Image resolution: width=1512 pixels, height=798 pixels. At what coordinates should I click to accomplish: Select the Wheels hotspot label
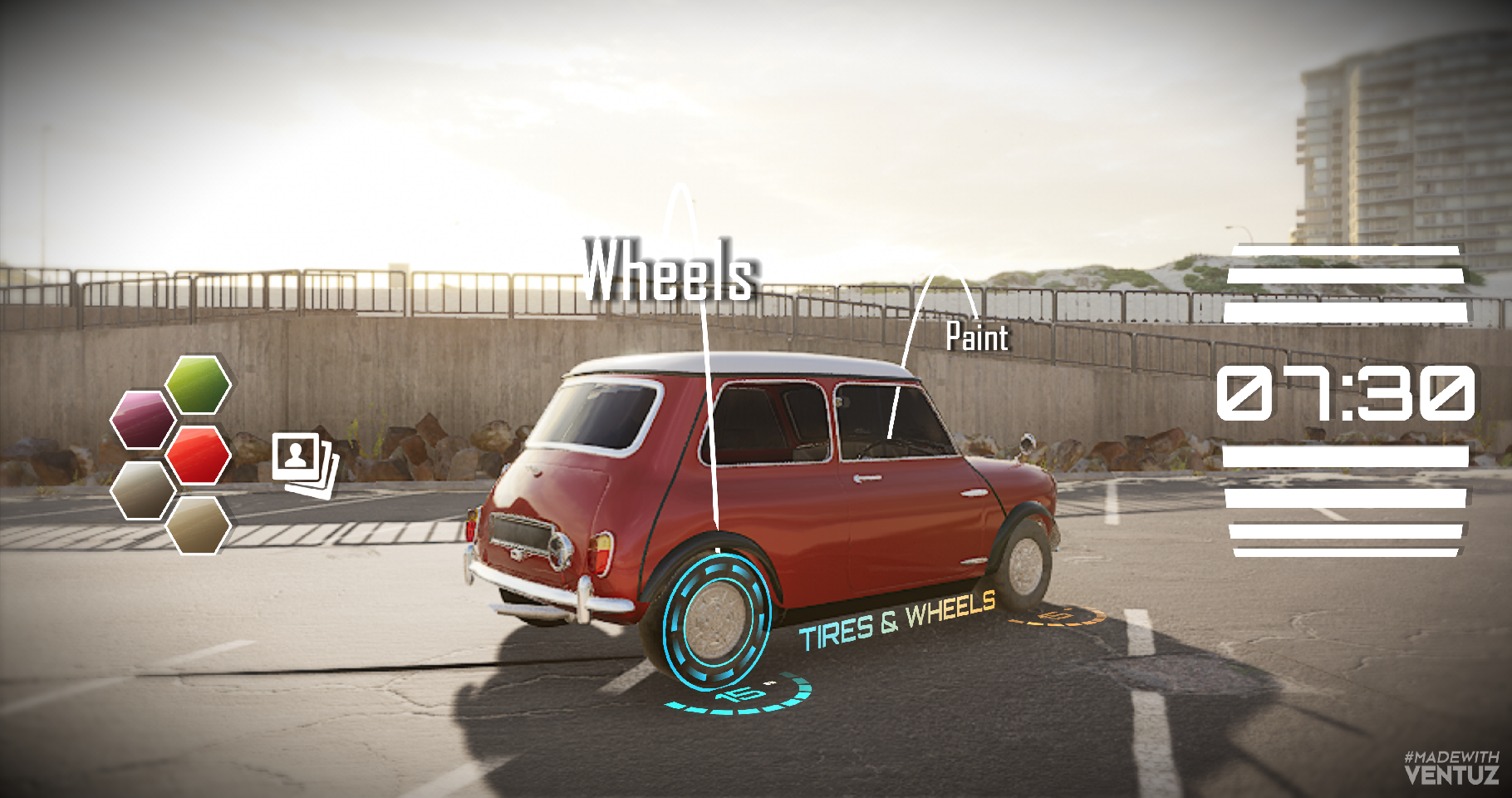(x=669, y=270)
